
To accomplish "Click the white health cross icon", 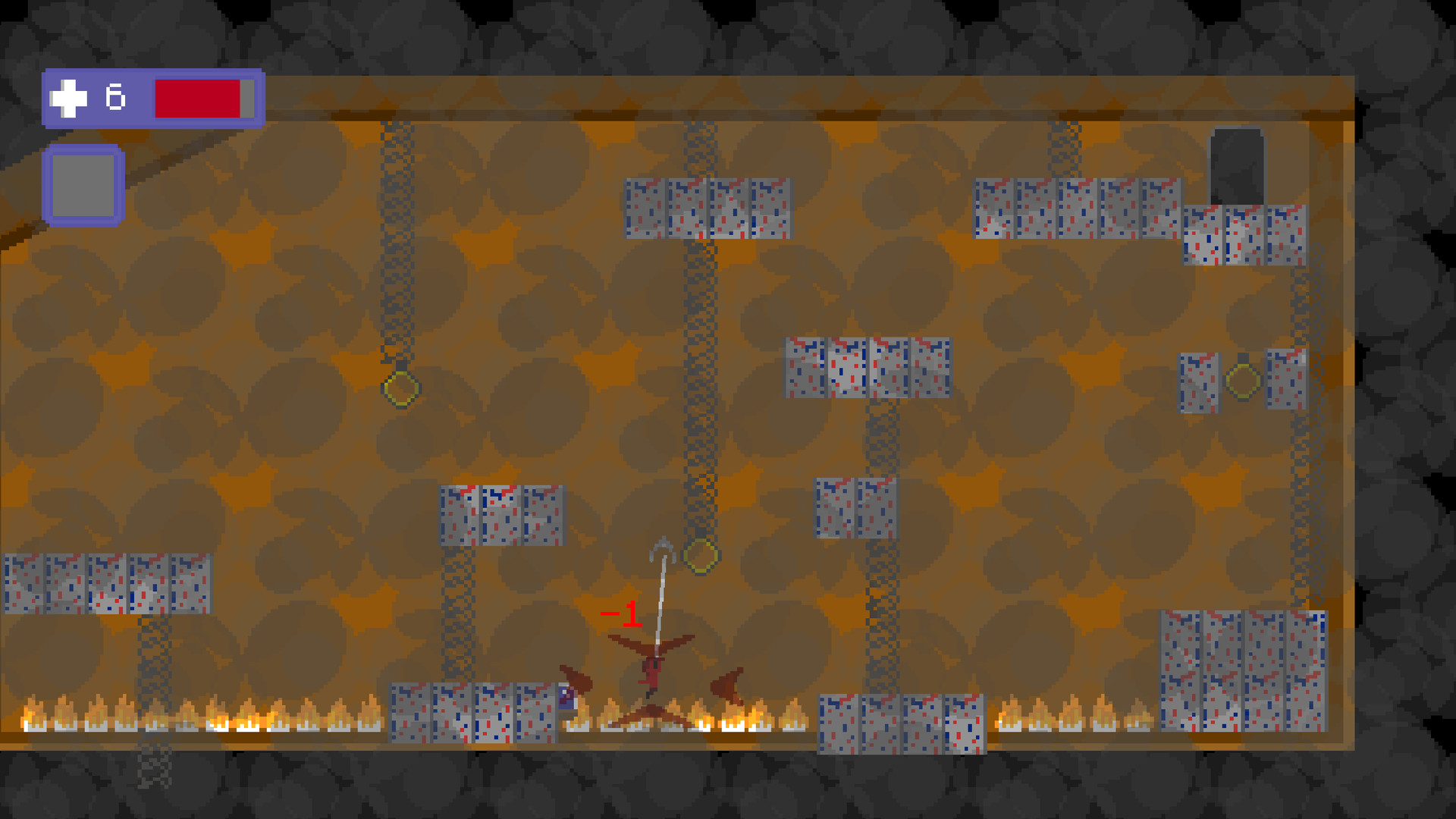I will pyautogui.click(x=67, y=96).
